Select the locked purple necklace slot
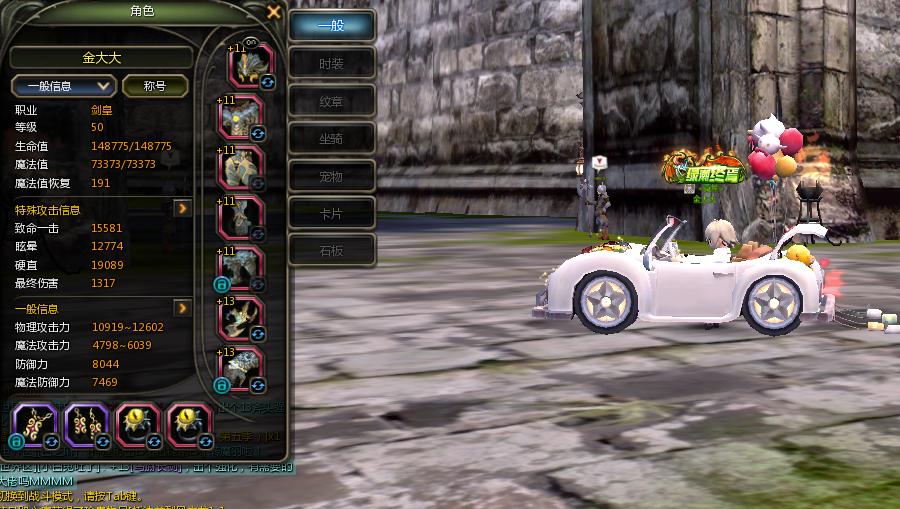This screenshot has height=509, width=900. coord(35,424)
